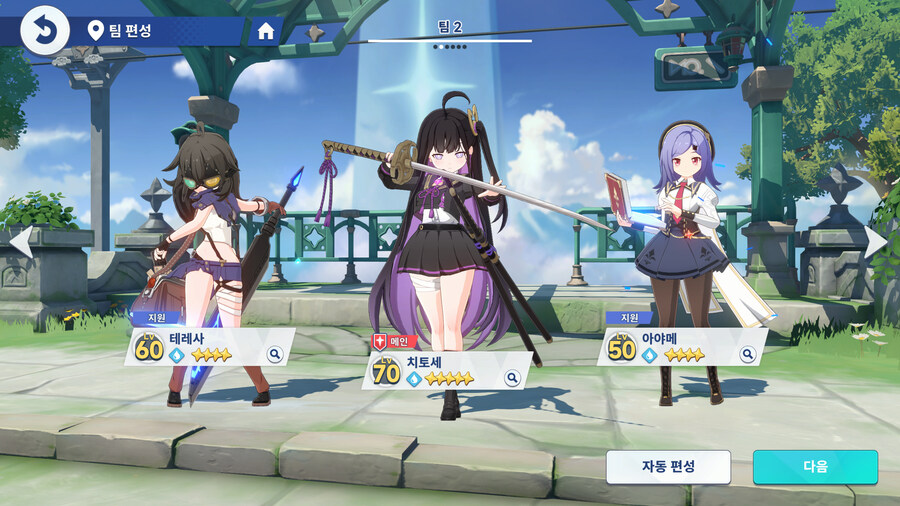Switch to the next team with right arrow
Screen dimensions: 900x506
[x=876, y=243]
